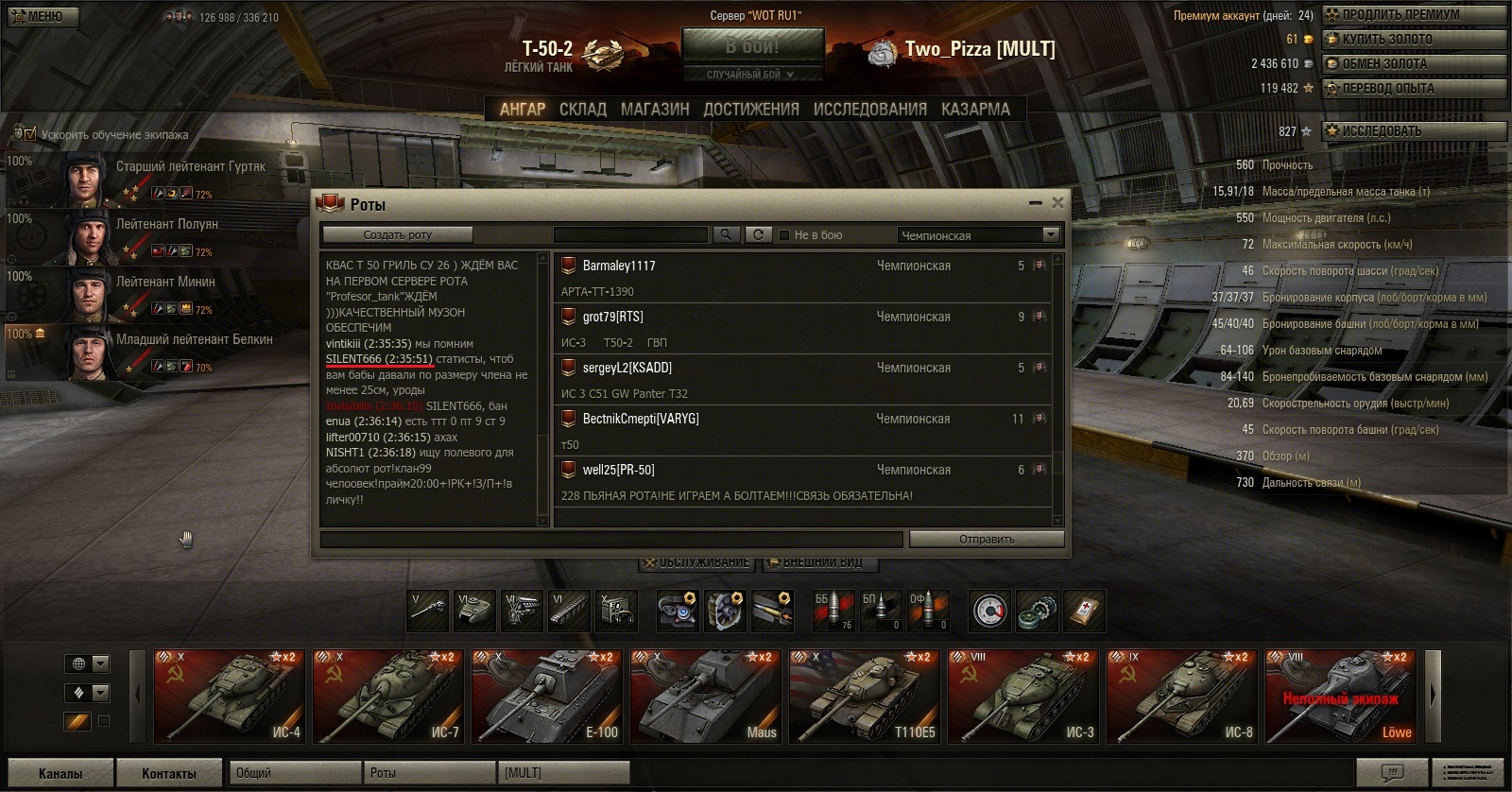Screen dimensions: 1512x792
Task: Switch to the СКЛАД tab
Action: pos(582,110)
